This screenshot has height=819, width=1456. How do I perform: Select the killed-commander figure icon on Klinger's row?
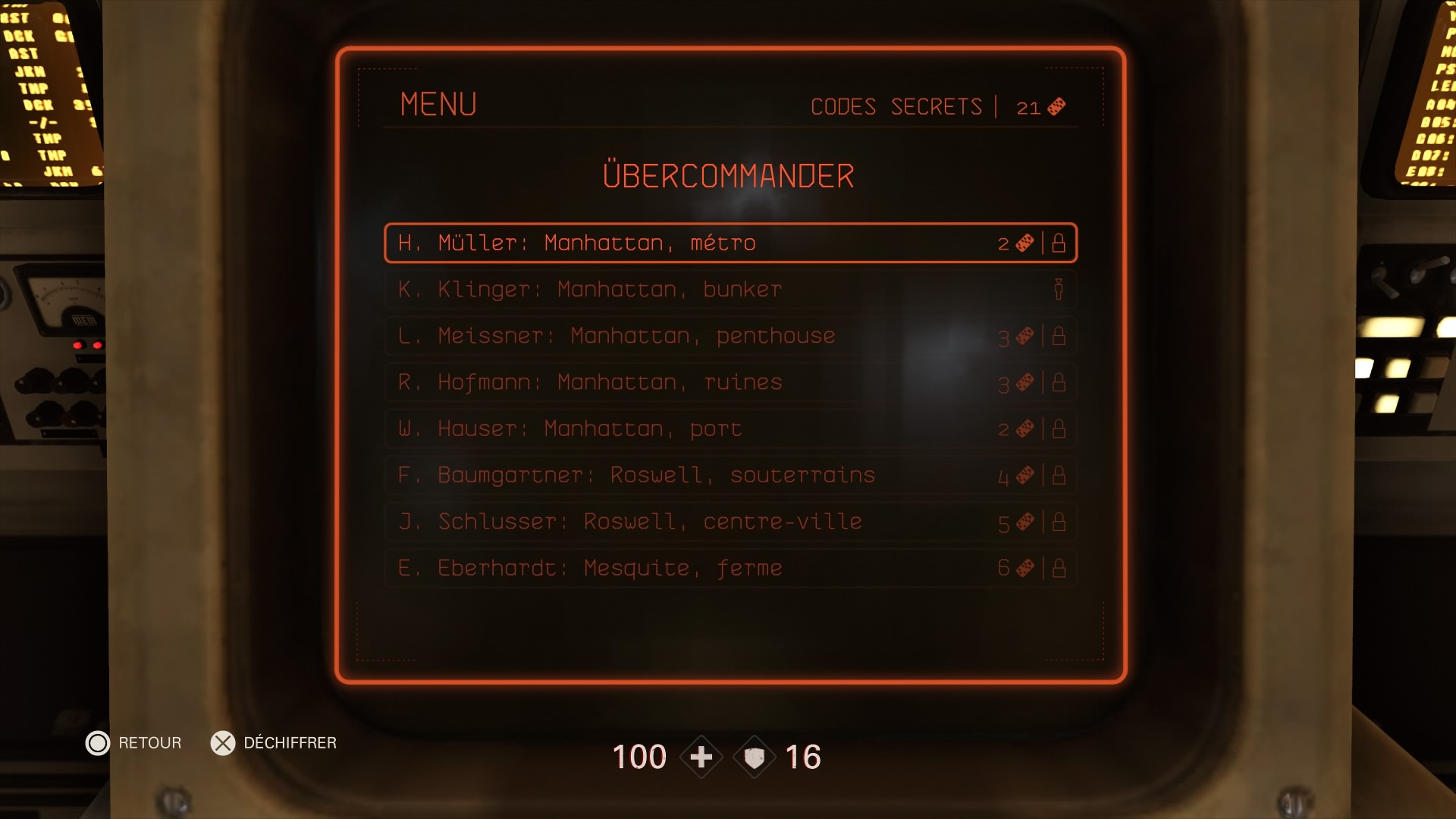click(x=1059, y=289)
